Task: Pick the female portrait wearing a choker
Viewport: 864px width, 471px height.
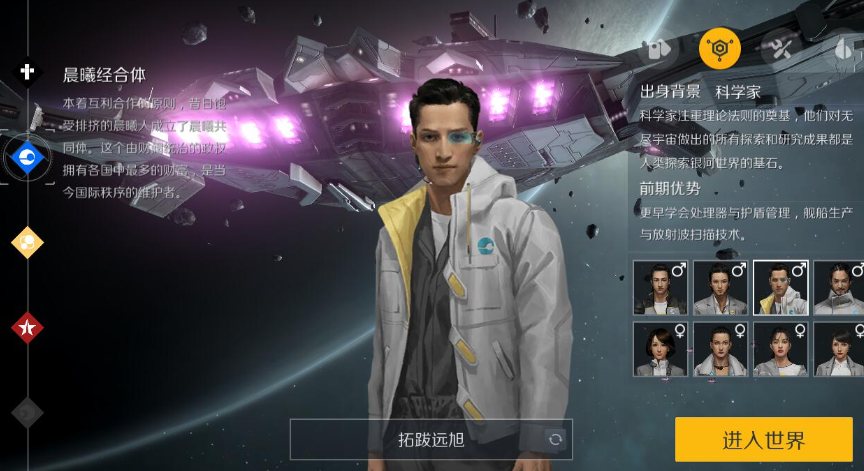Action: [x=720, y=349]
